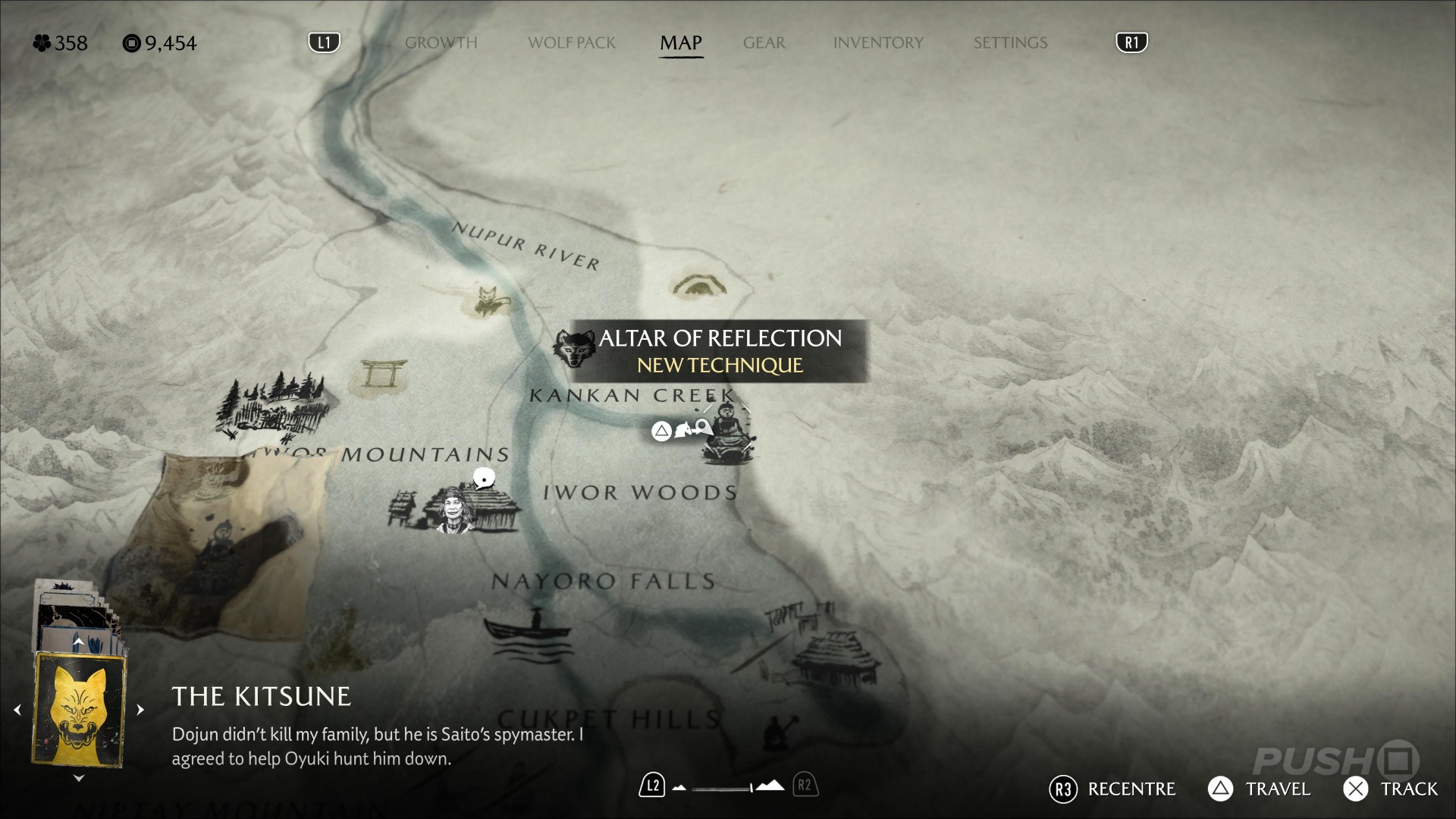This screenshot has width=1456, height=819.
Task: Select the villager portrait map marker
Action: coord(454,510)
